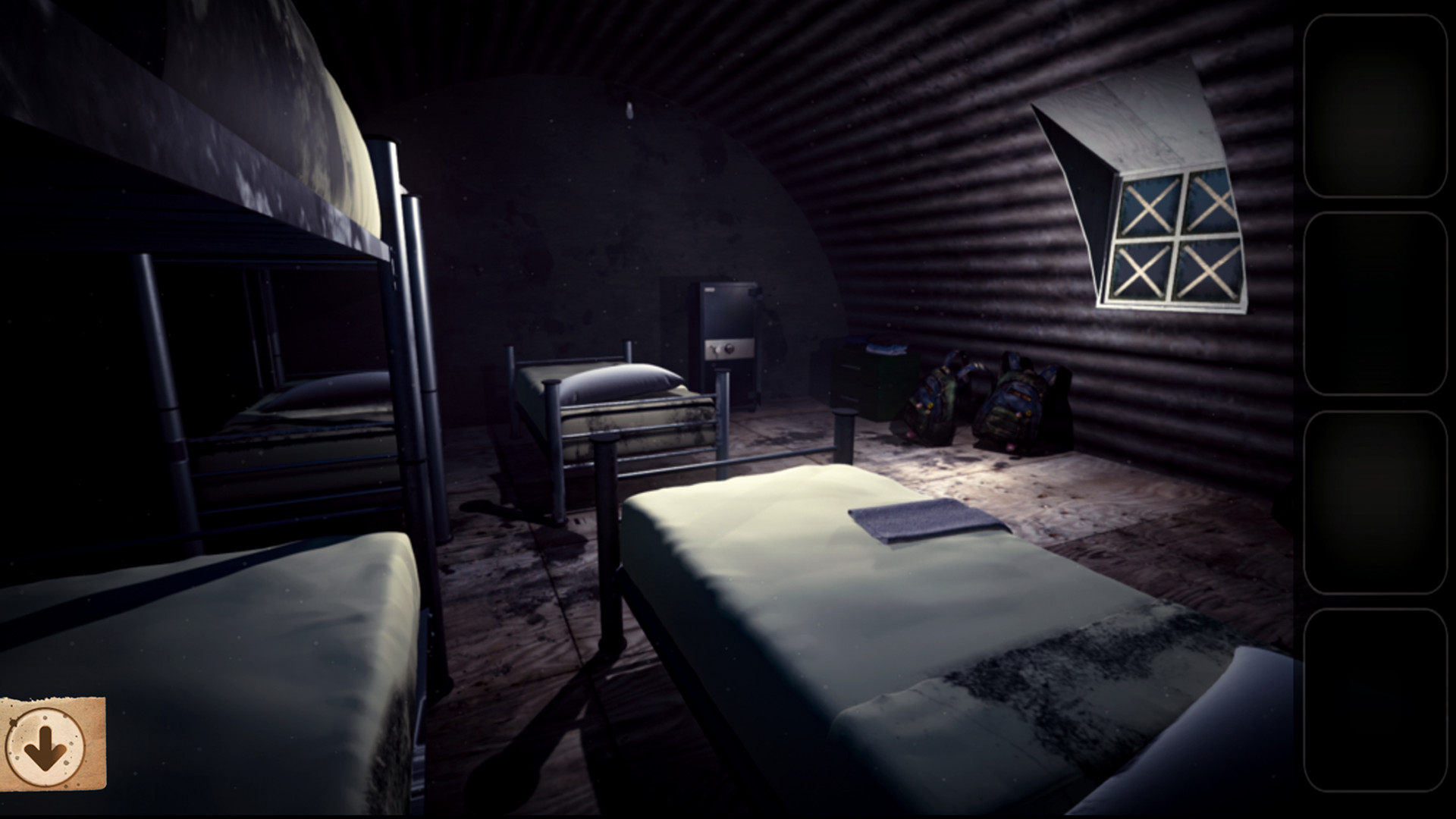This screenshot has height=819, width=1456.
Task: Turn the dial on the safe
Action: click(729, 349)
